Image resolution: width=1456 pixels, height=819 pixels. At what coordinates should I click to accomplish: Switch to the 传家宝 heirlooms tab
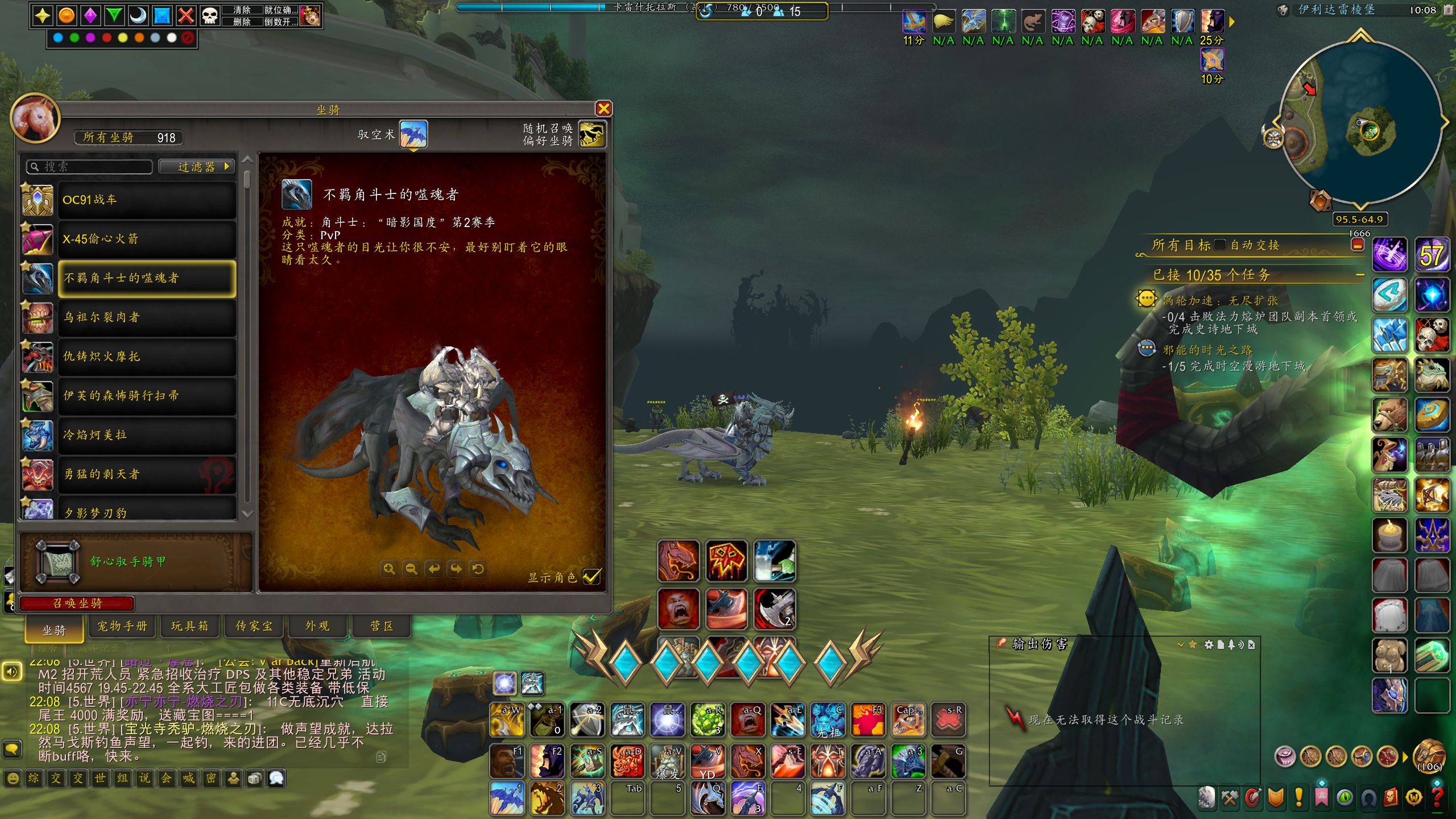click(x=254, y=626)
